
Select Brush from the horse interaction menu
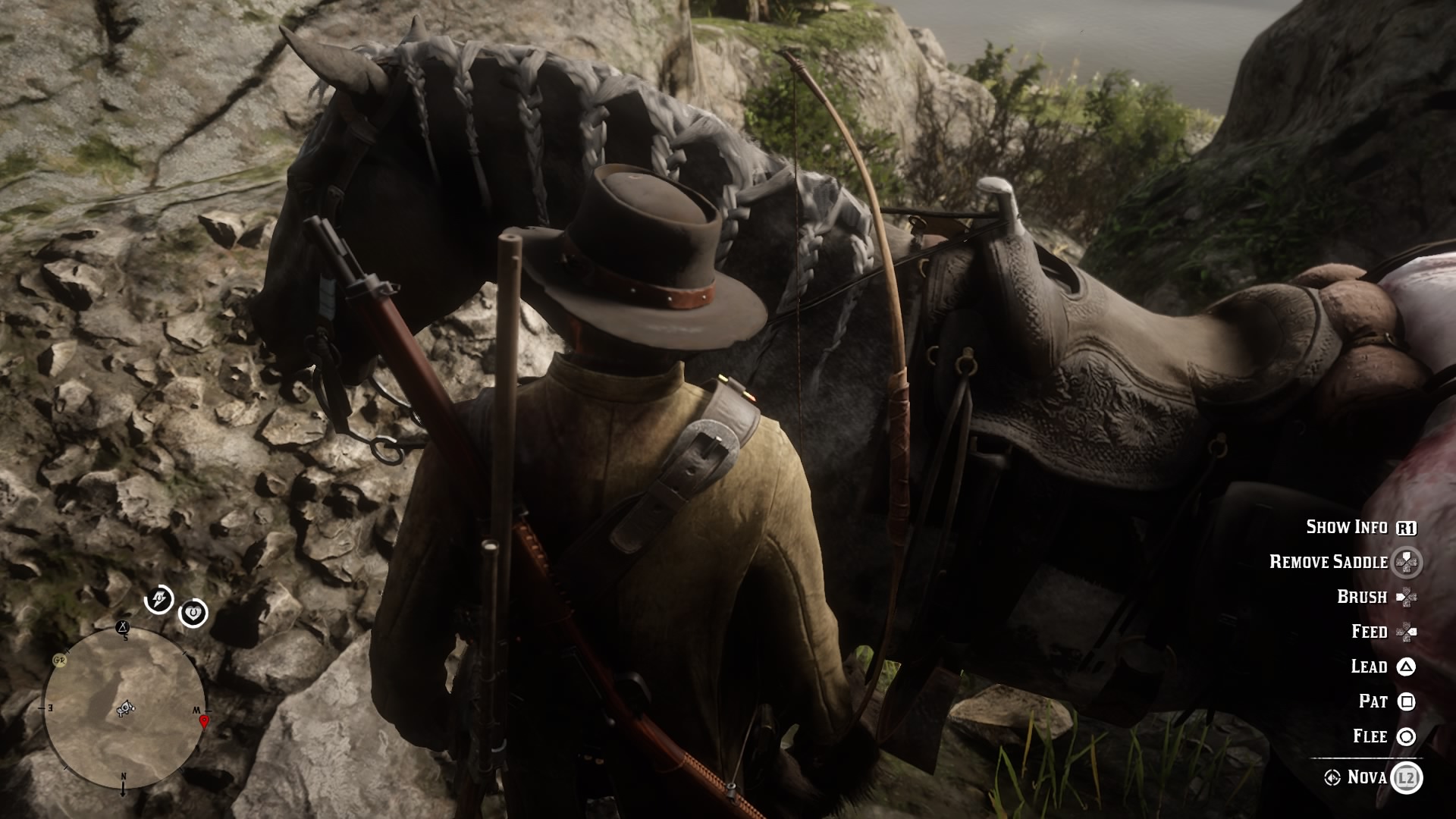(1362, 597)
